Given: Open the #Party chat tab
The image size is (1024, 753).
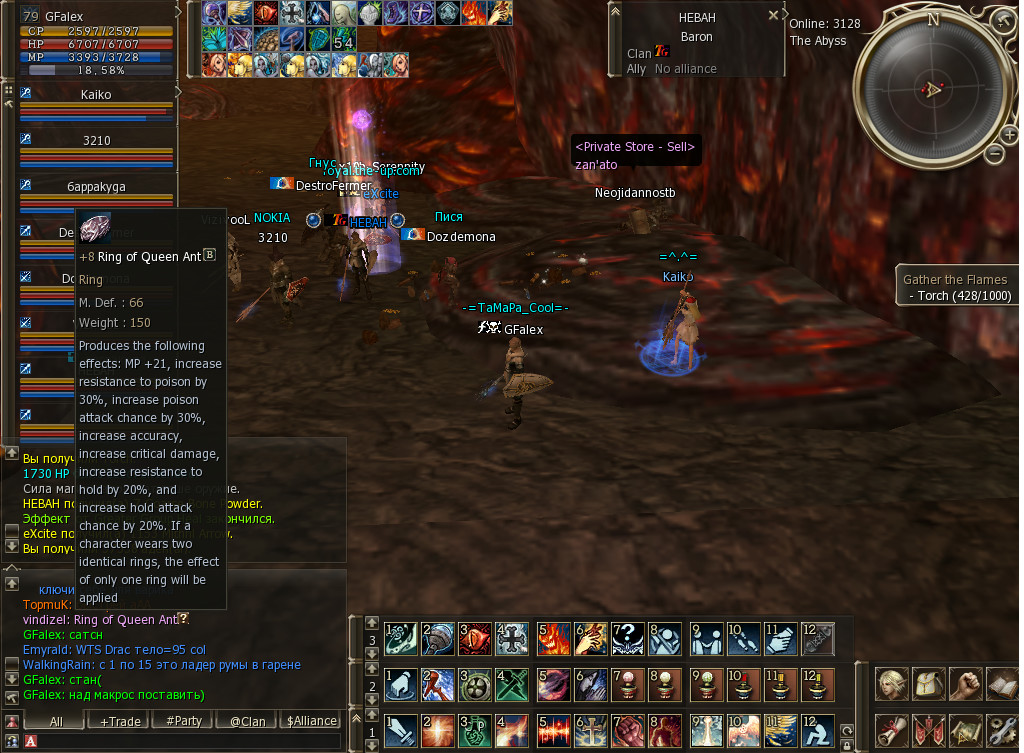Looking at the screenshot, I should pyautogui.click(x=184, y=720).
